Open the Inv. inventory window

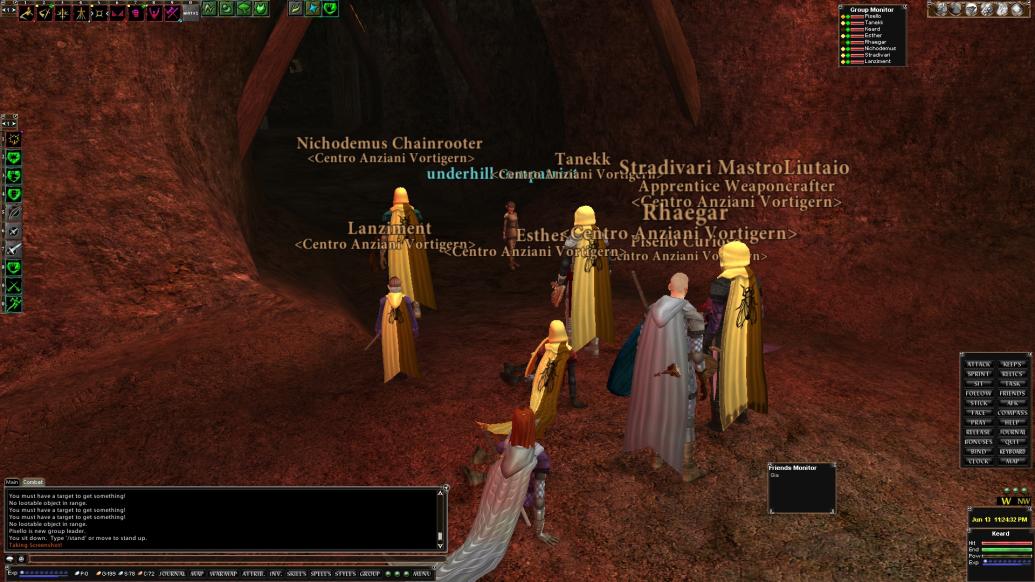(275, 574)
